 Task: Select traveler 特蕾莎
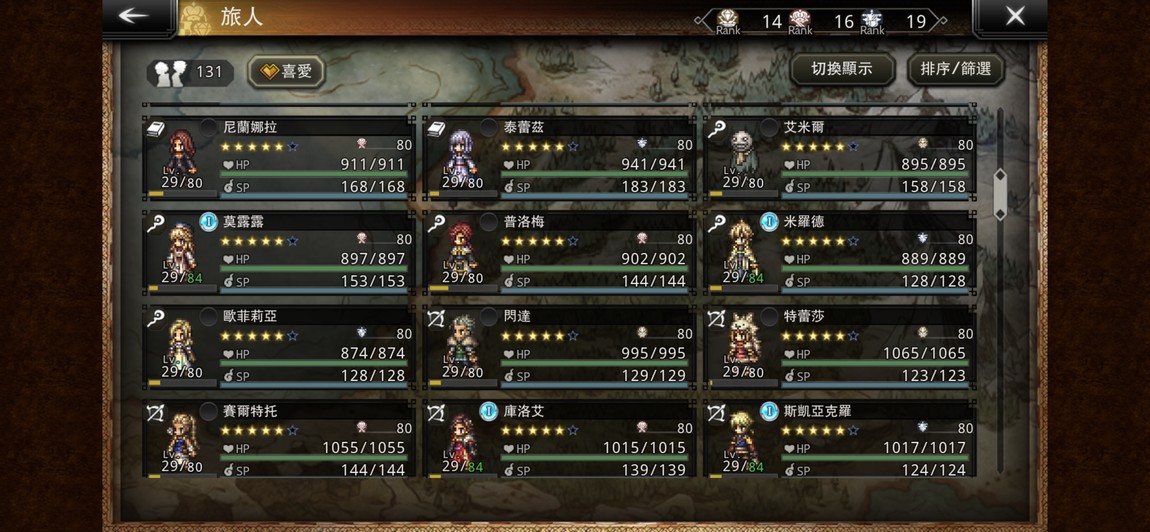(x=839, y=346)
